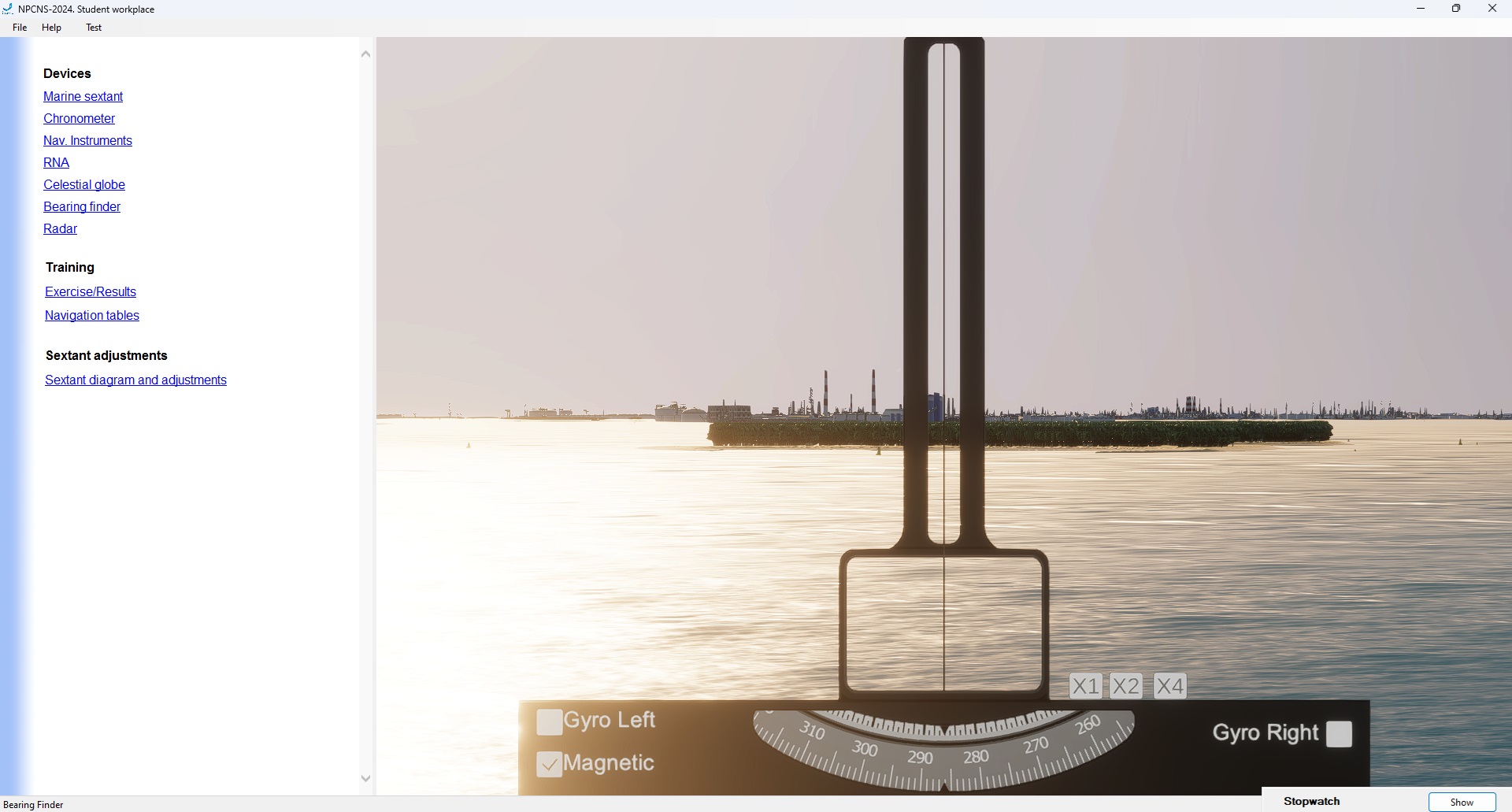Click the Show stopwatch button

(x=1462, y=802)
